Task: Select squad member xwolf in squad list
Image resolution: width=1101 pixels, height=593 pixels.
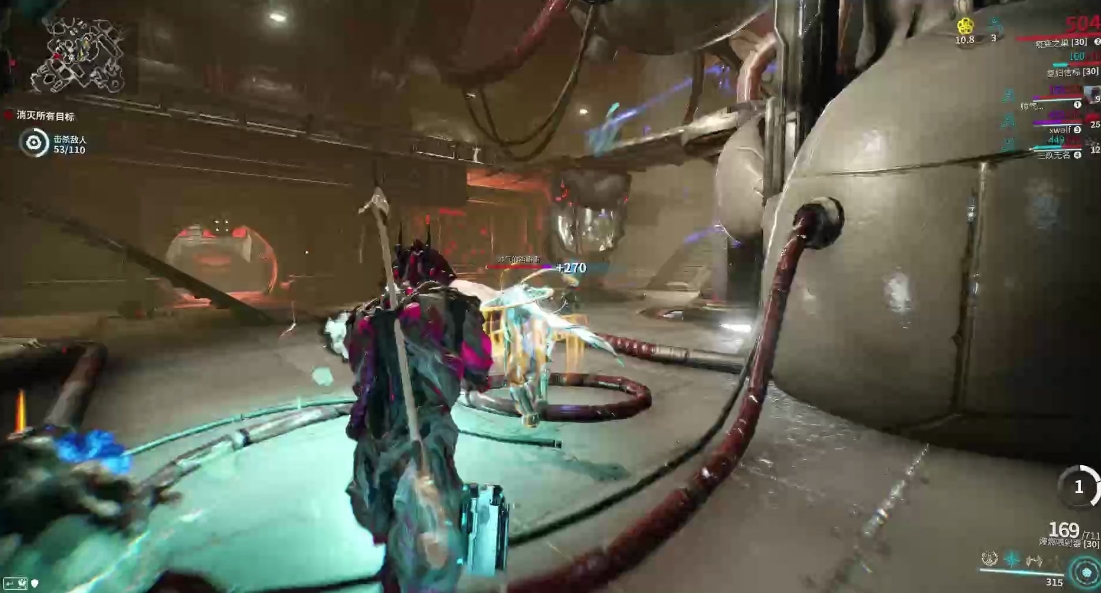Action: 1060,130
